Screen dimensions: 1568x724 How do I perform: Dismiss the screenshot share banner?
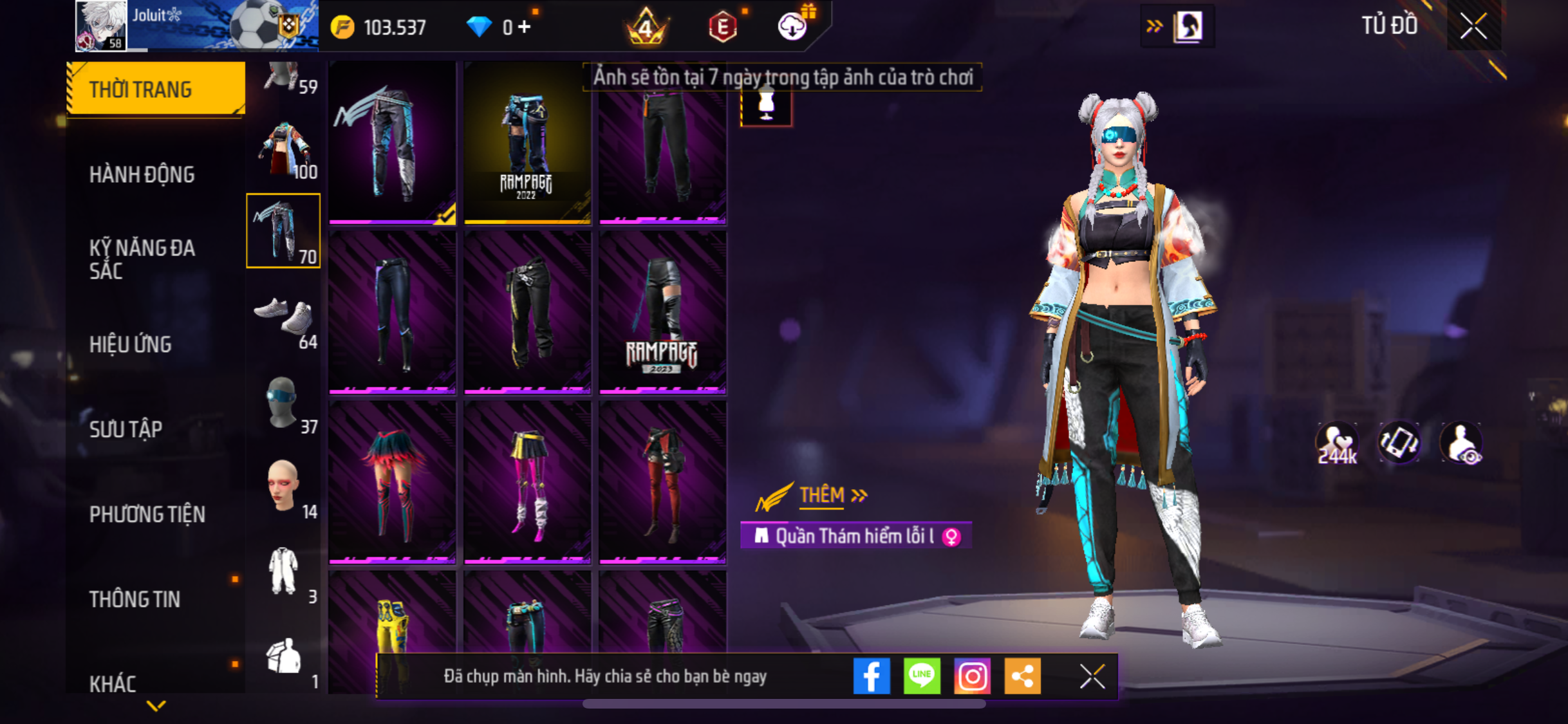tap(1092, 676)
